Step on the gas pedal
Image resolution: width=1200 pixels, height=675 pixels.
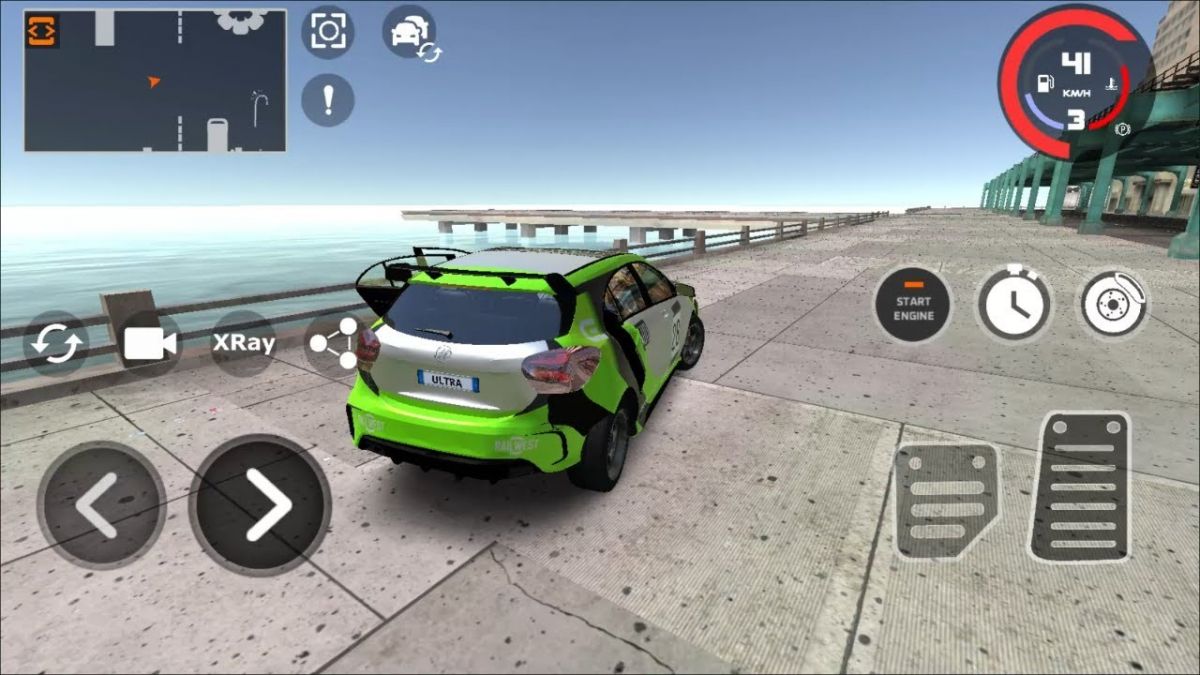[1080, 486]
